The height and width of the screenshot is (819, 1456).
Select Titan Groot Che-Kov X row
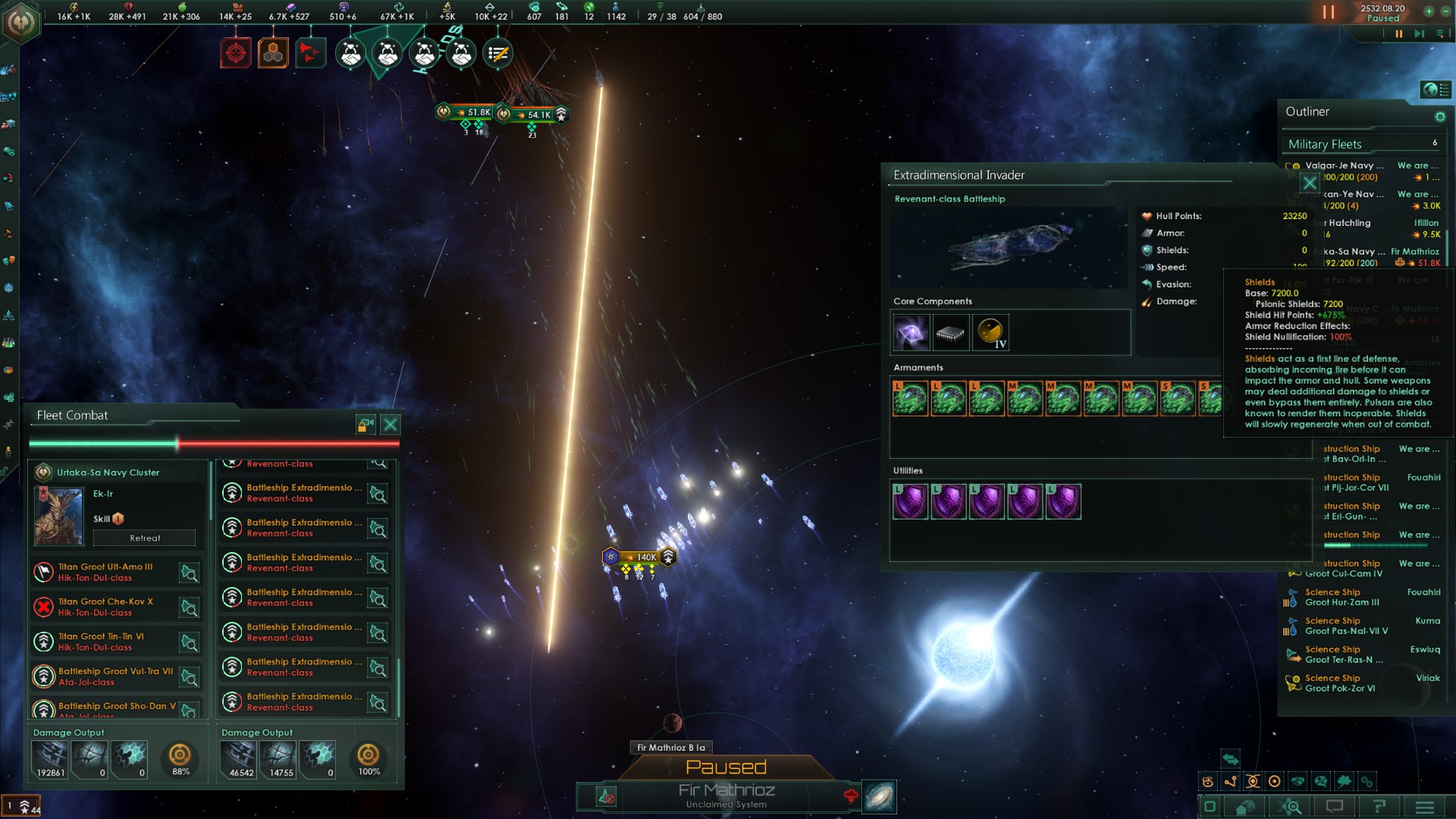click(x=106, y=607)
